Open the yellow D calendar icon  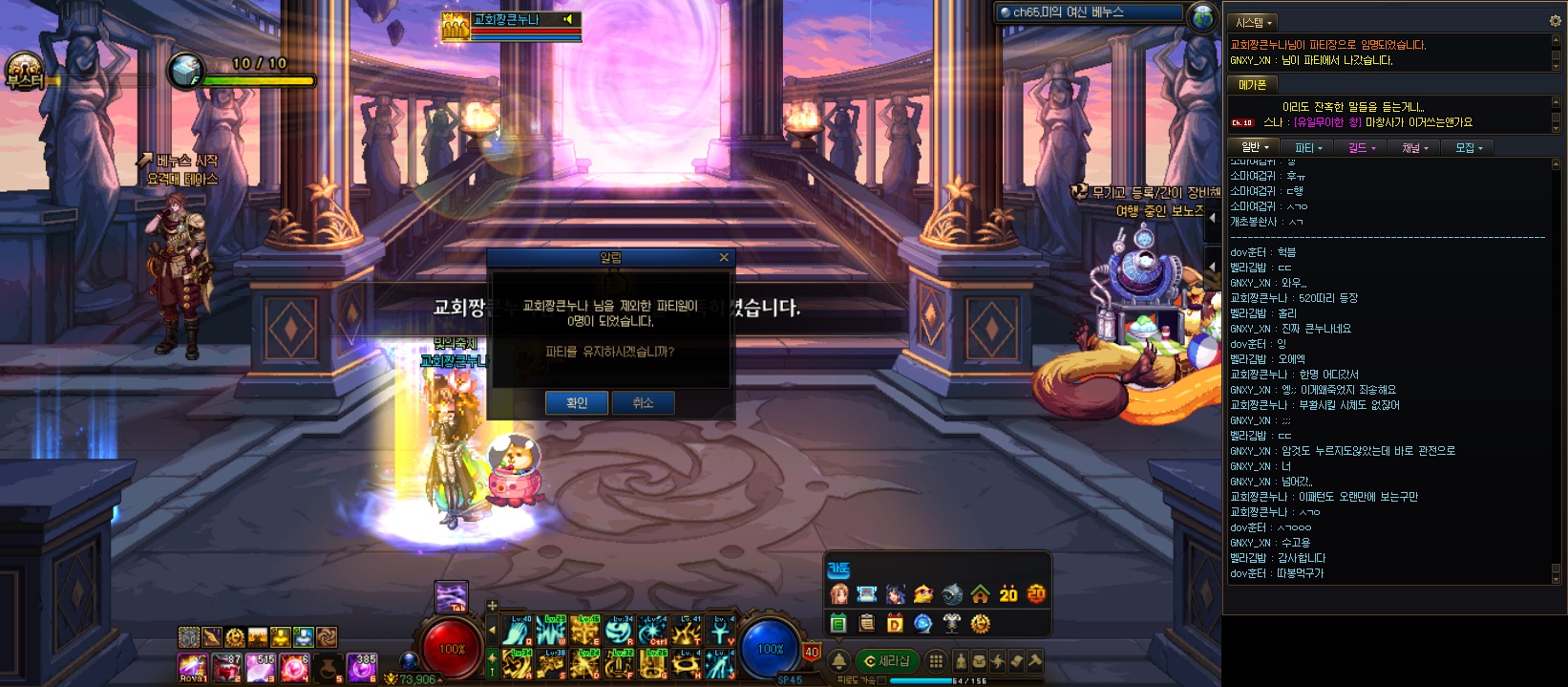pyautogui.click(x=895, y=623)
